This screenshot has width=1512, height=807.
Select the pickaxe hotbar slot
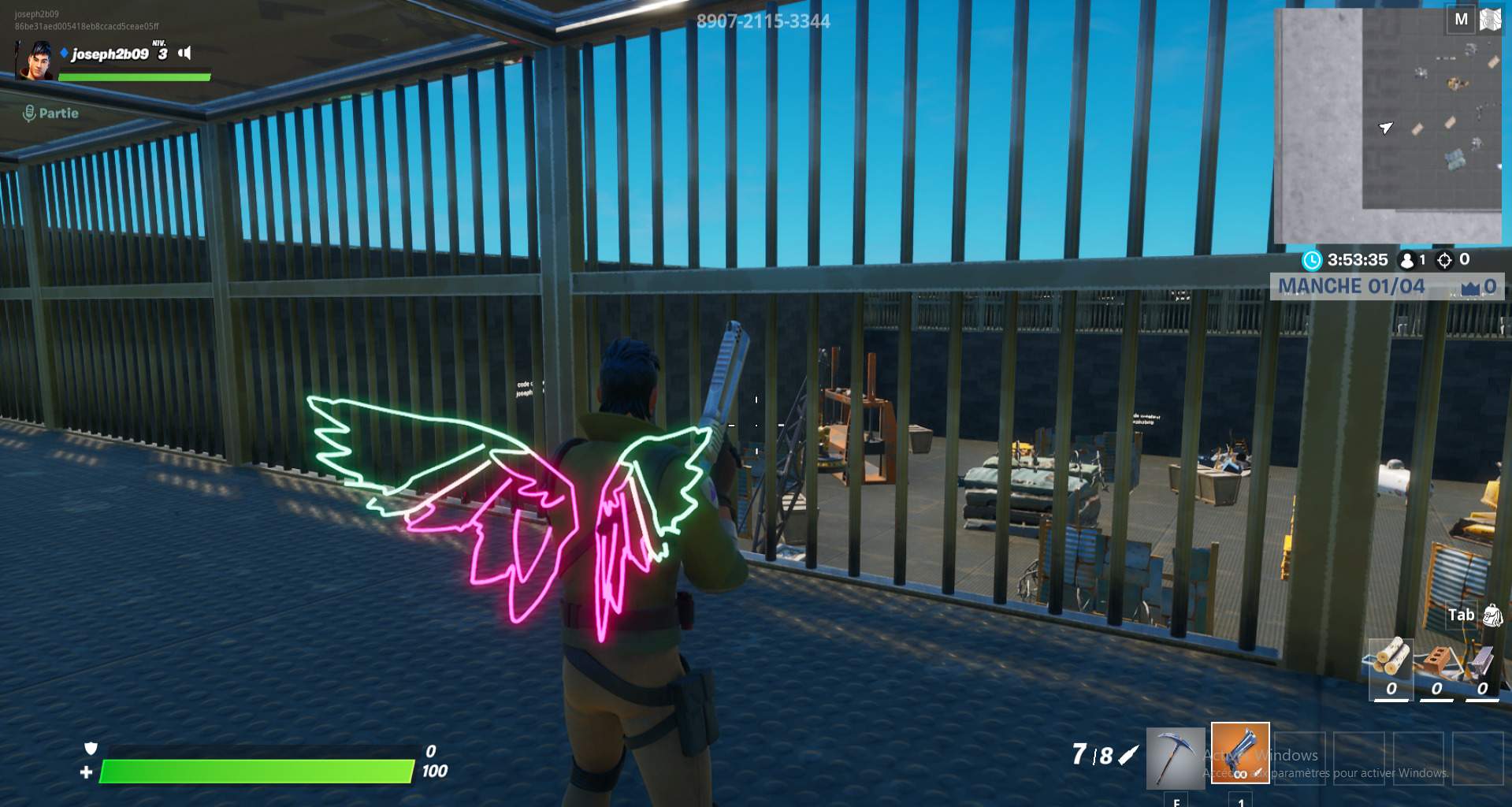pos(1175,757)
